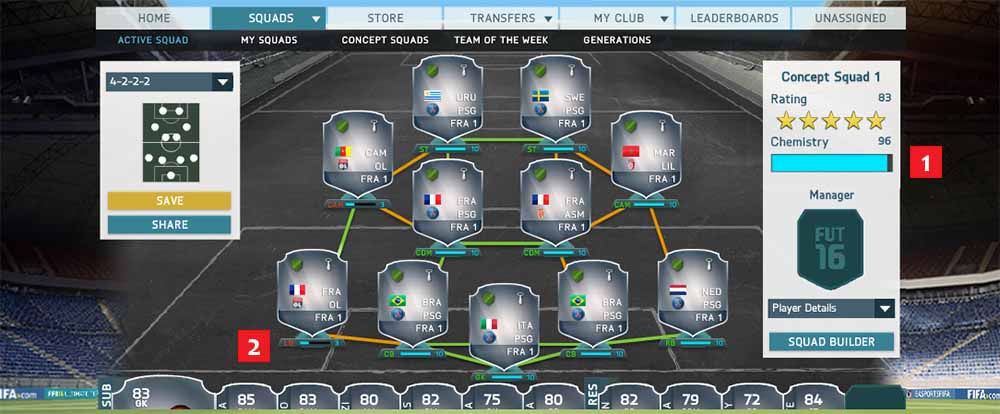Image resolution: width=1000 pixels, height=414 pixels.
Task: Select the Netherlands PSG right back card
Action: pos(692,295)
